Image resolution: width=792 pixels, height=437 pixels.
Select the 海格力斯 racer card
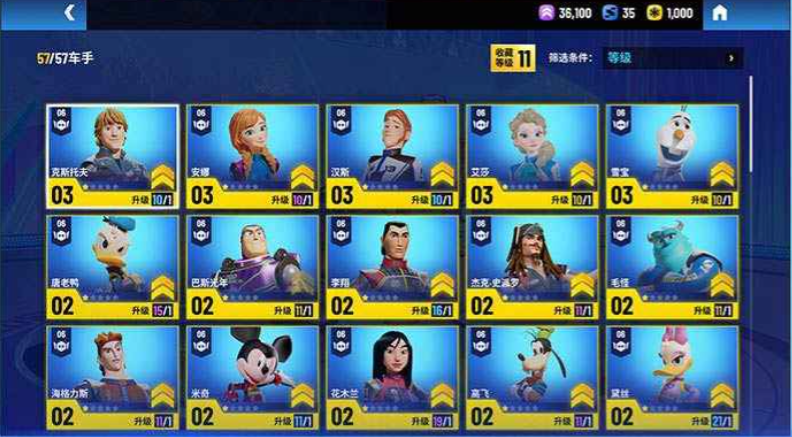click(x=112, y=377)
